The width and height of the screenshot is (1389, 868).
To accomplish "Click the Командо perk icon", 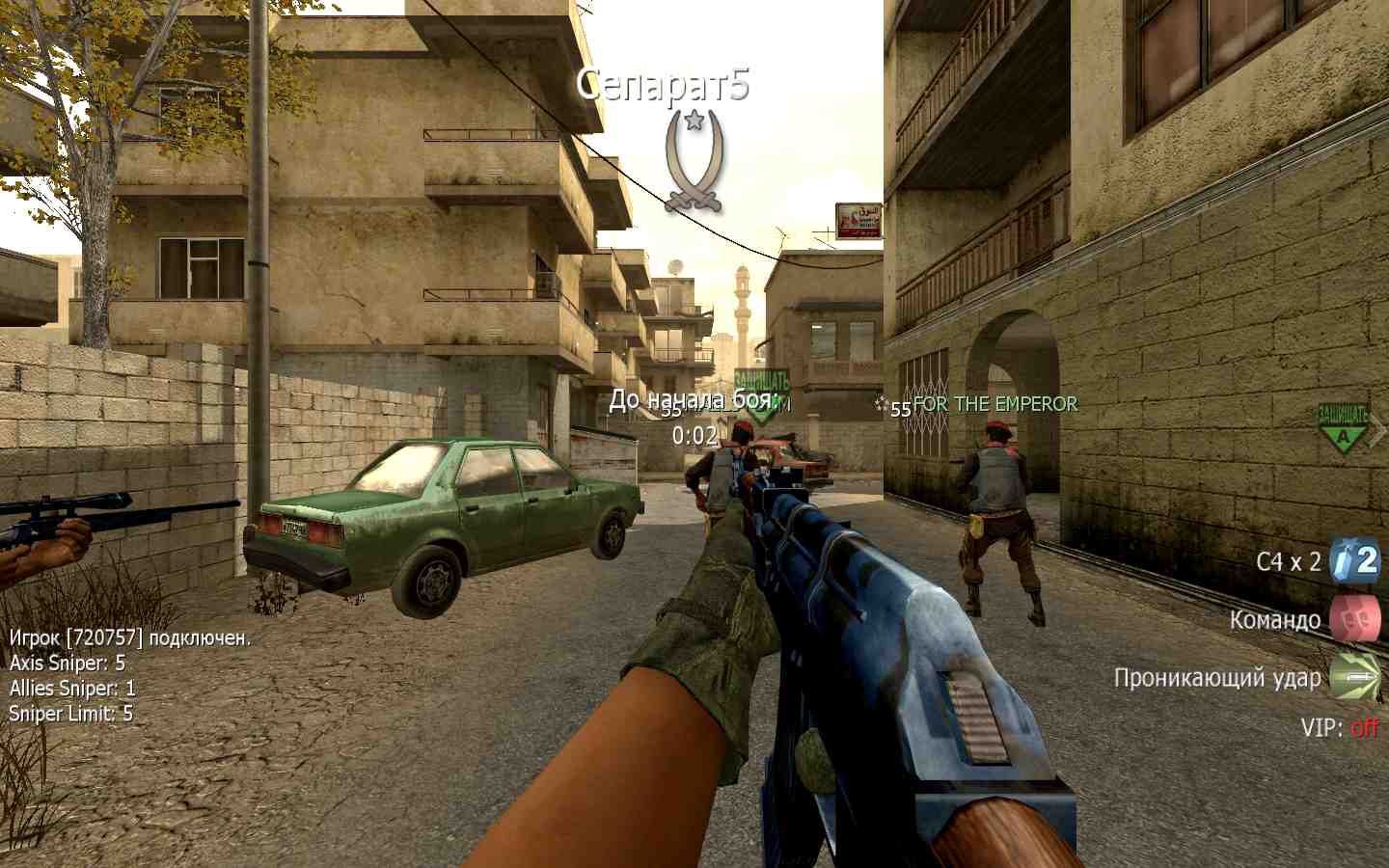I will click(1354, 619).
